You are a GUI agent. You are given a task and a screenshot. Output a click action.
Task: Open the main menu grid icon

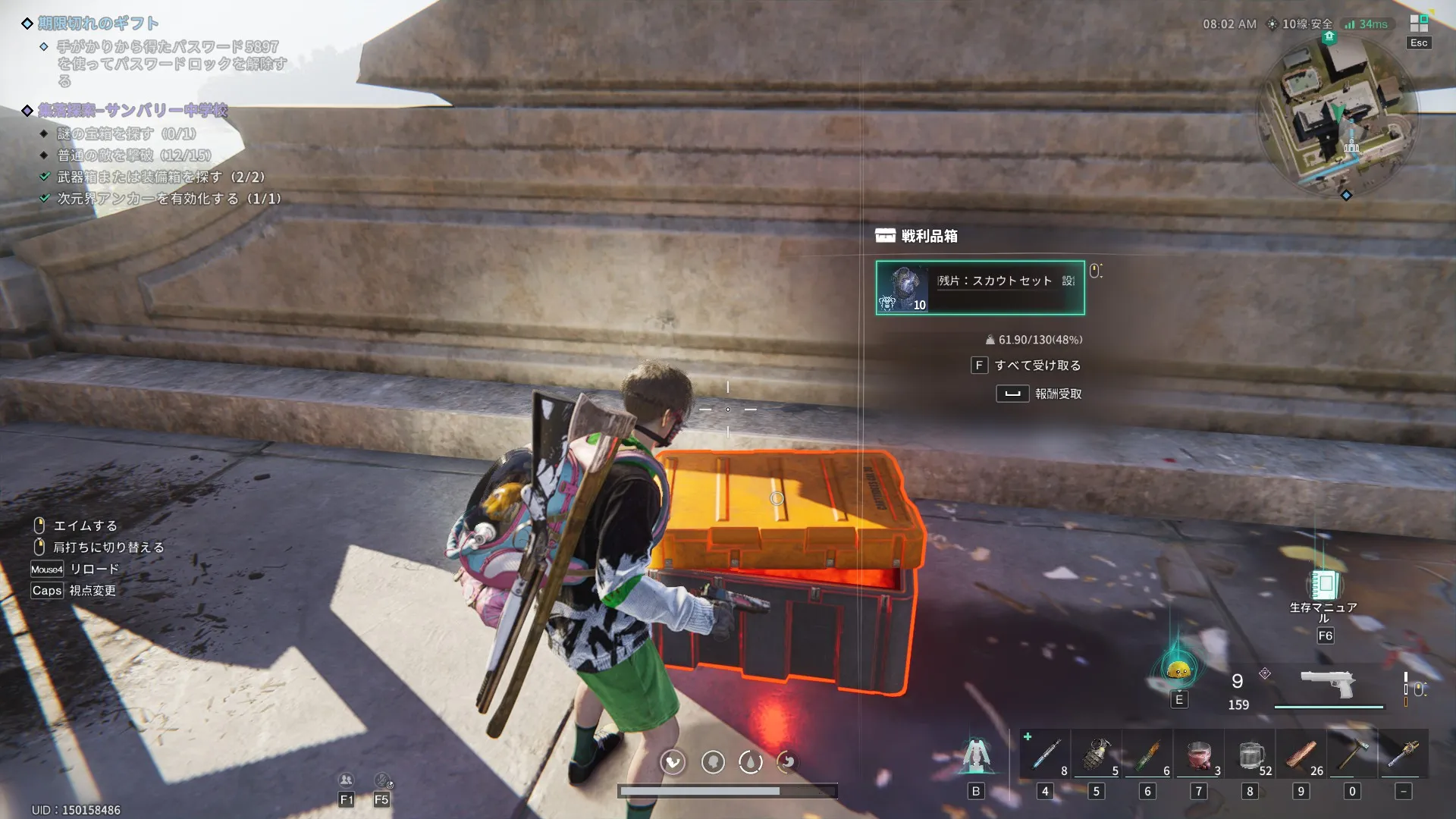[x=1418, y=24]
